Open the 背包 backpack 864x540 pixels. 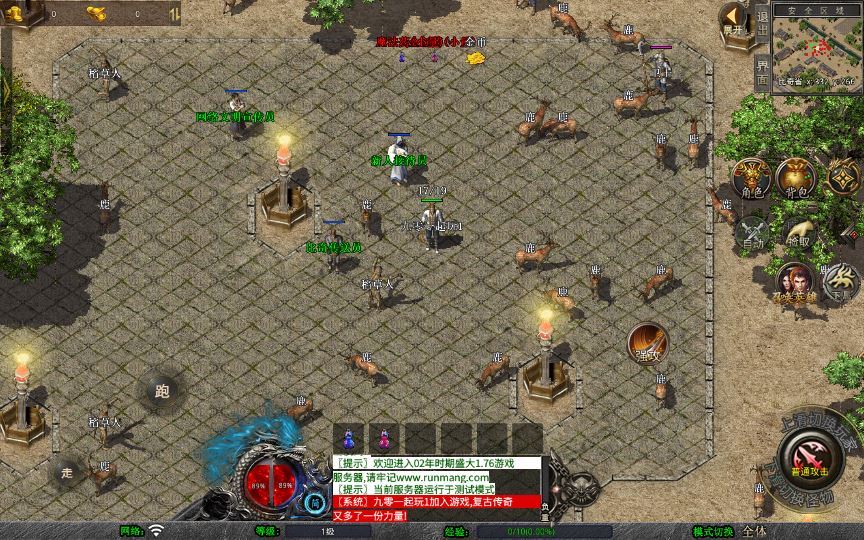click(x=797, y=178)
